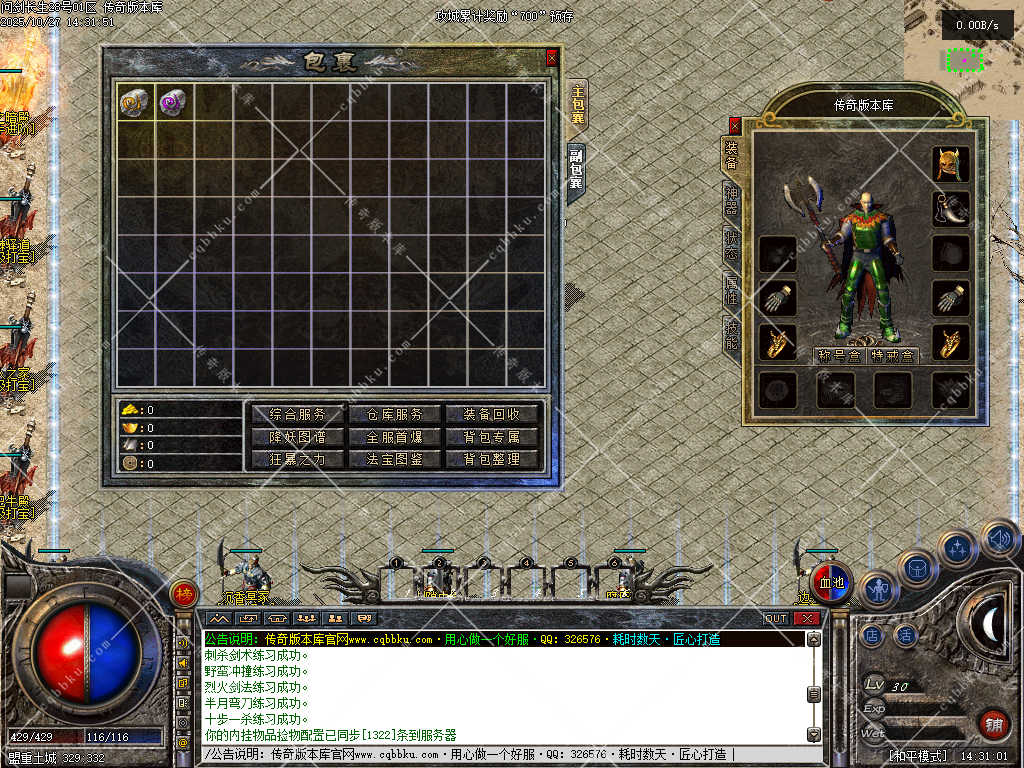The width and height of the screenshot is (1024, 768).
Task: Show the 降妖图谱 panel
Action: click(x=297, y=437)
